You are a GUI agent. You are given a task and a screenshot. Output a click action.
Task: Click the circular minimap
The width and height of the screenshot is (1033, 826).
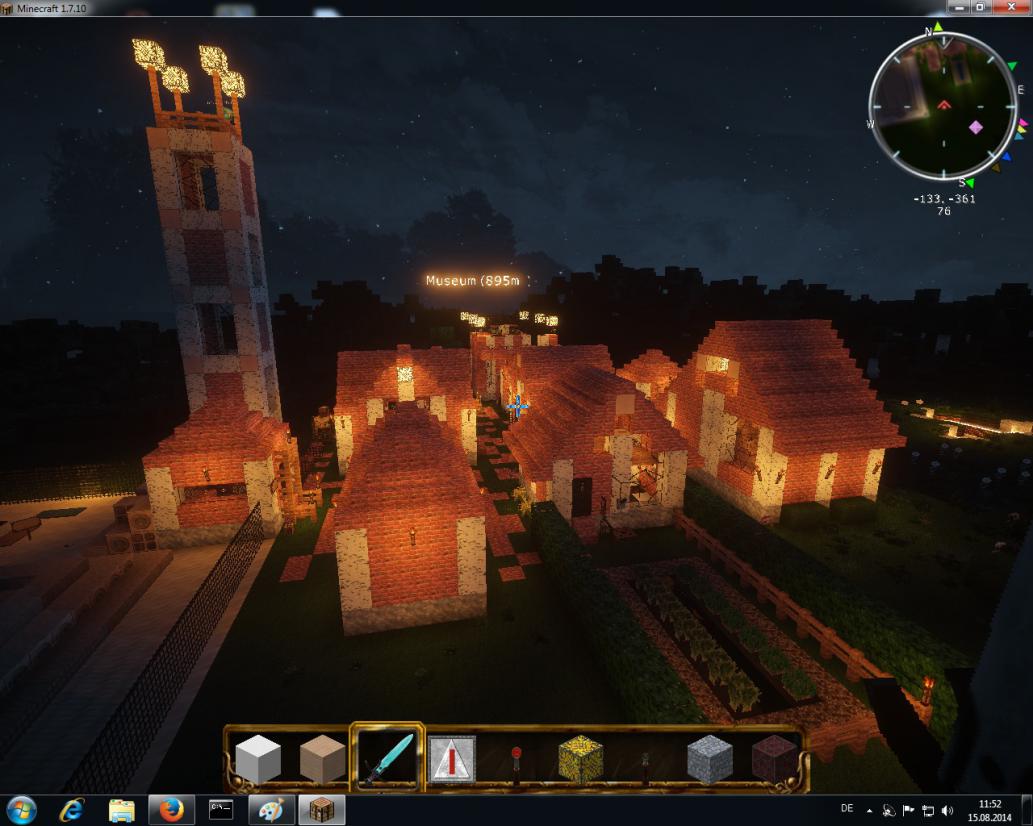click(944, 107)
